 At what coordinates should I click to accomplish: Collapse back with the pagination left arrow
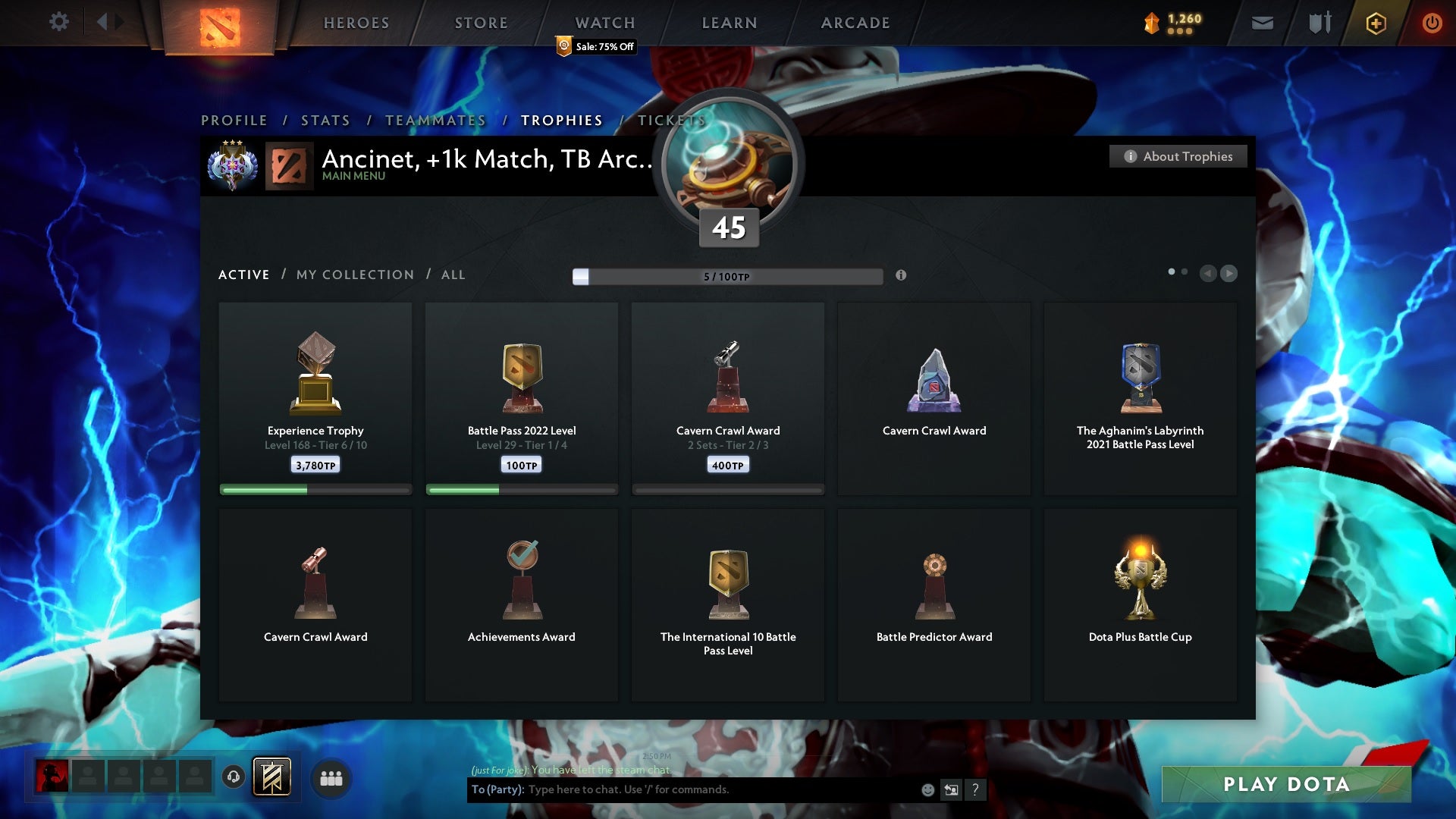click(1209, 274)
